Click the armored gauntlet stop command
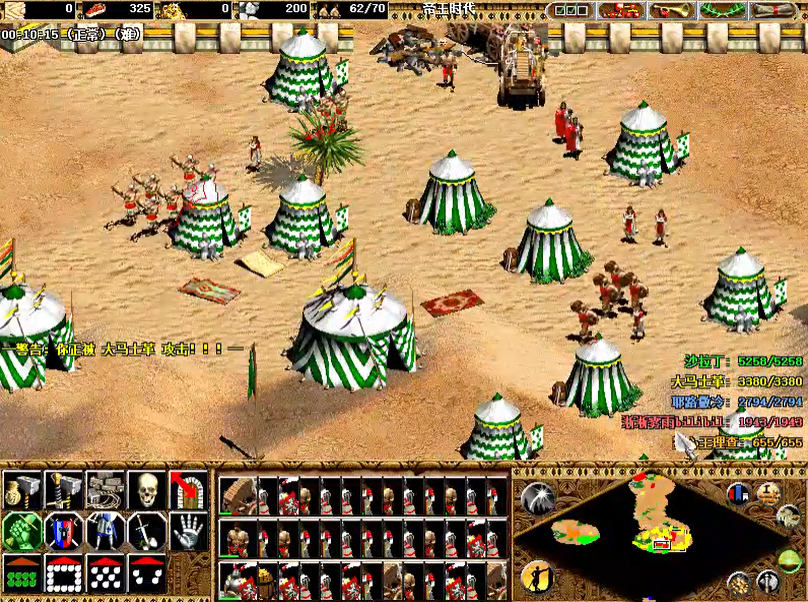This screenshot has height=602, width=808. coord(189,531)
